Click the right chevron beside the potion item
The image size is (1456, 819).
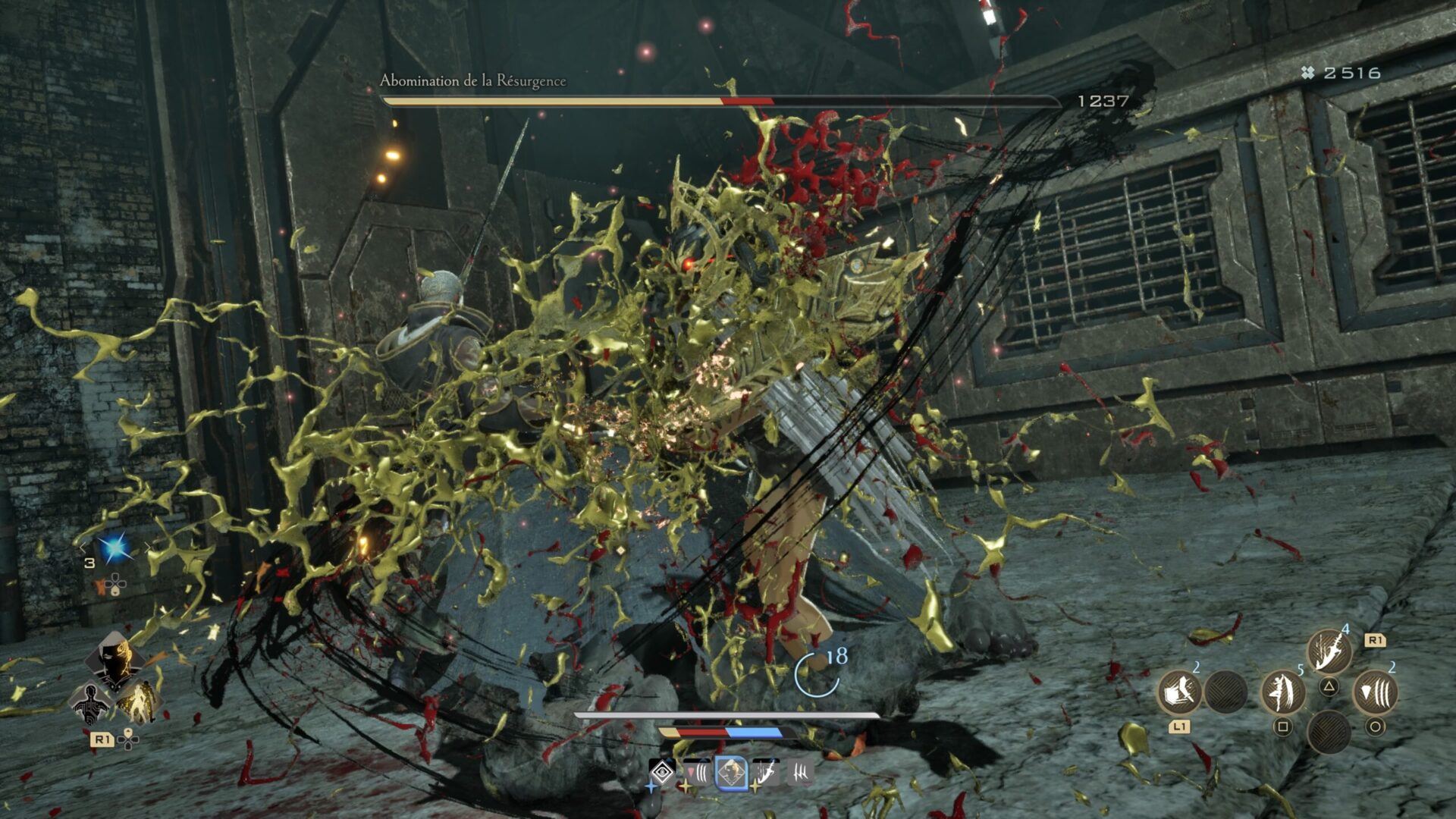click(147, 546)
